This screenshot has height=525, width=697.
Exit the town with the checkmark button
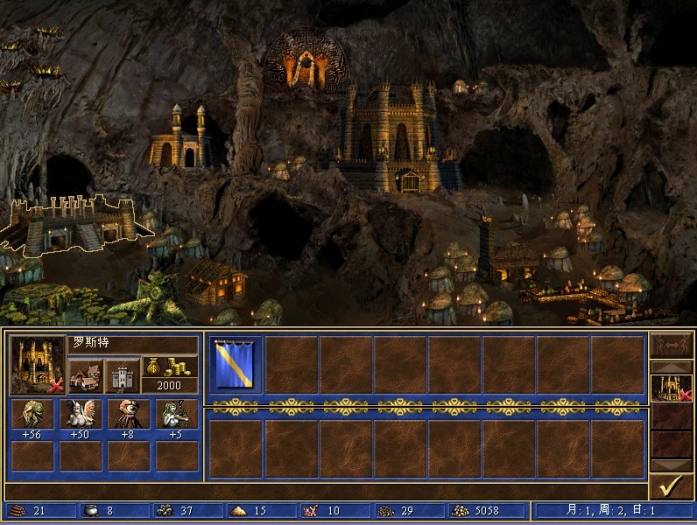pyautogui.click(x=671, y=486)
